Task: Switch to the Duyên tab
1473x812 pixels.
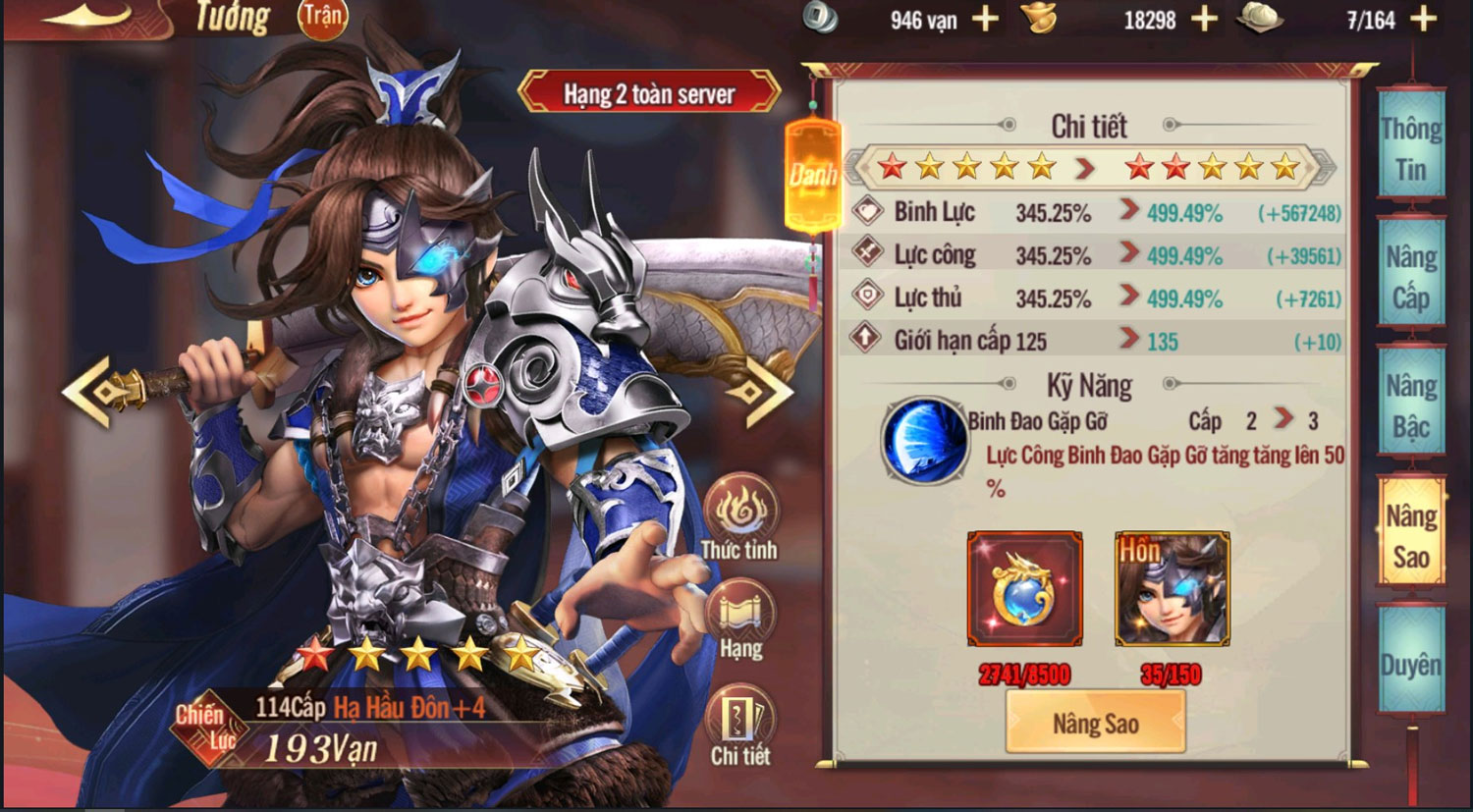Action: 1411,664
